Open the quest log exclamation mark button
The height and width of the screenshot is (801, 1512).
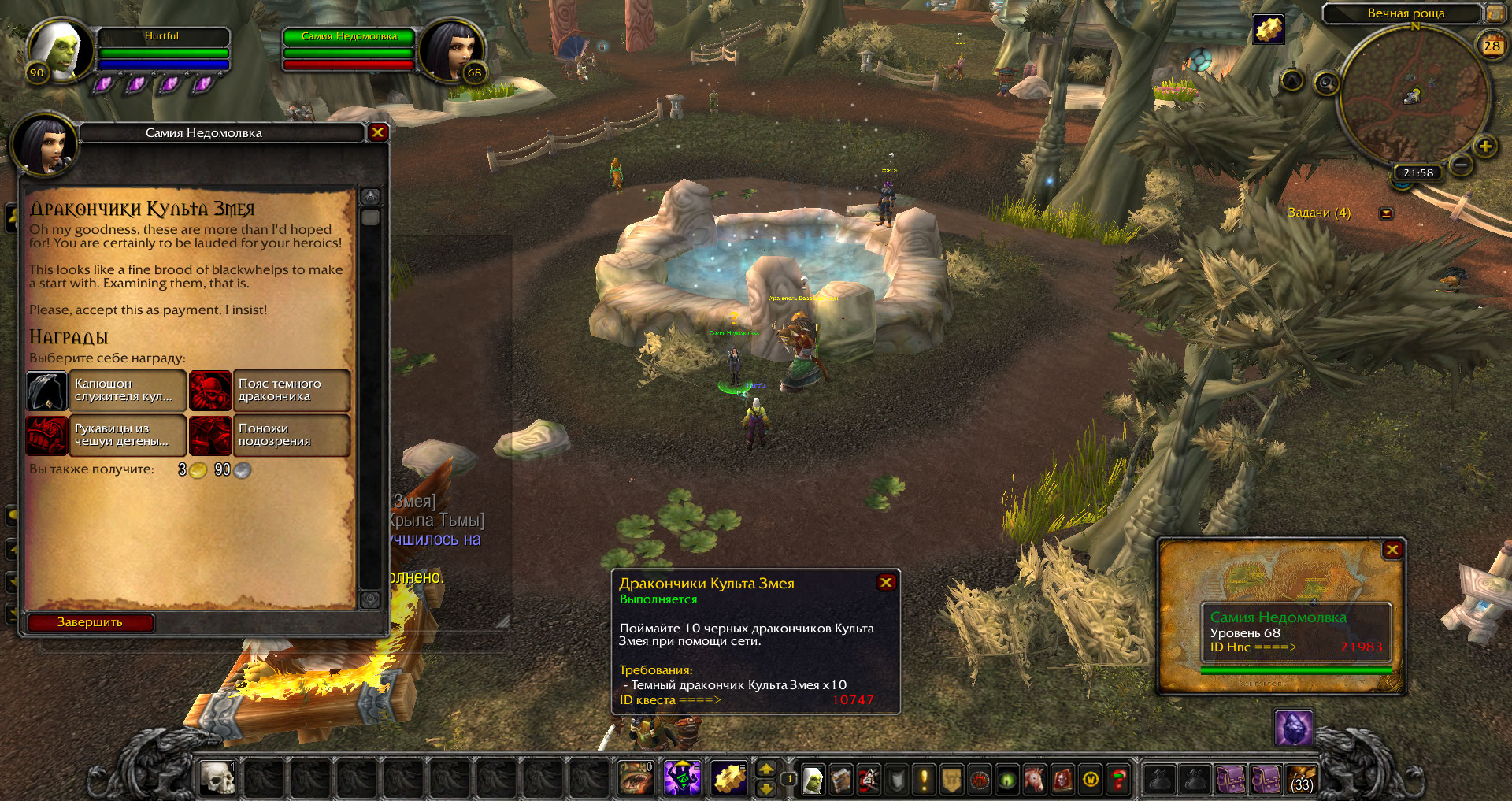tap(924, 780)
